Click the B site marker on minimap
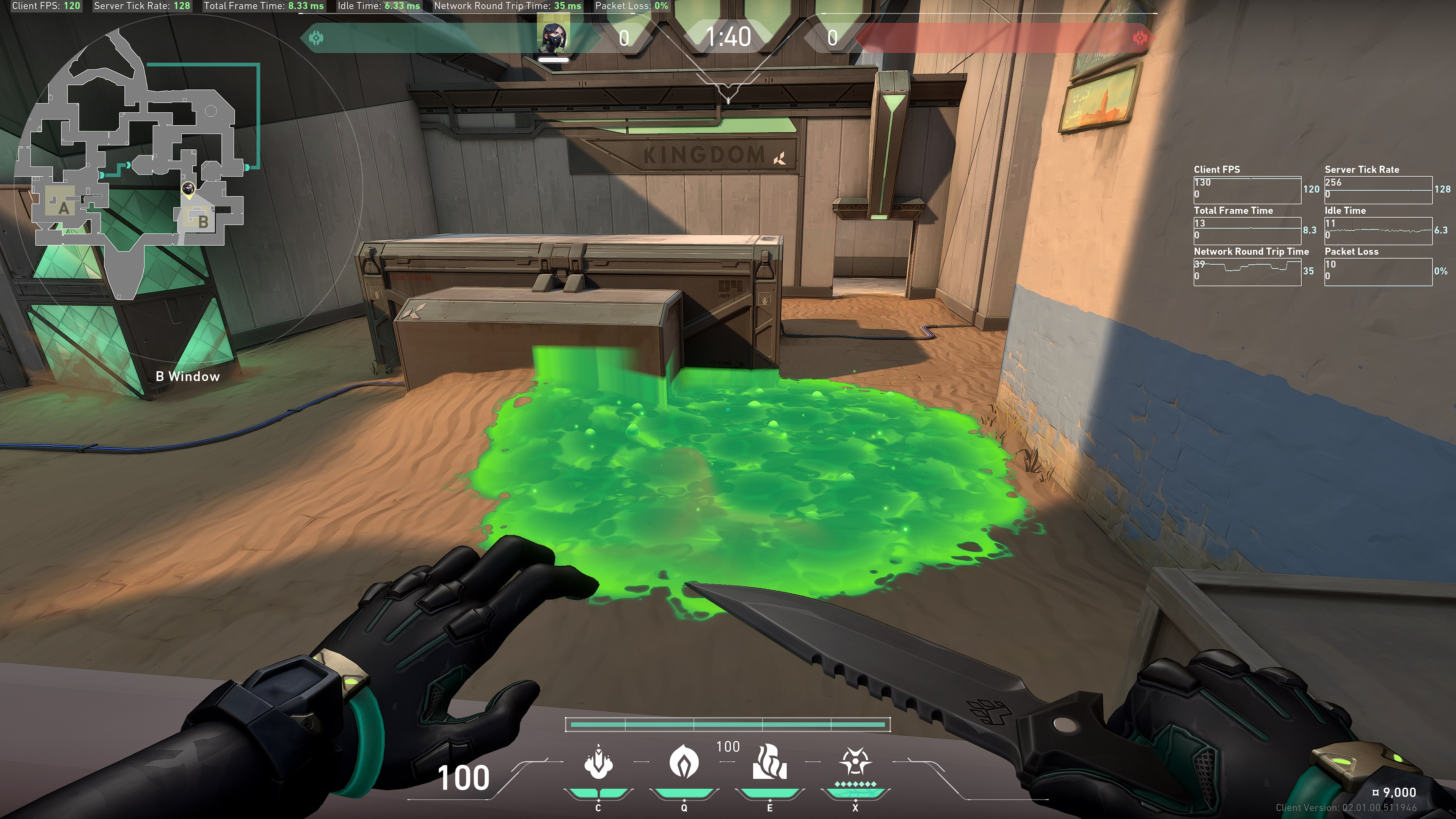Viewport: 1456px width, 819px height. pos(203,221)
